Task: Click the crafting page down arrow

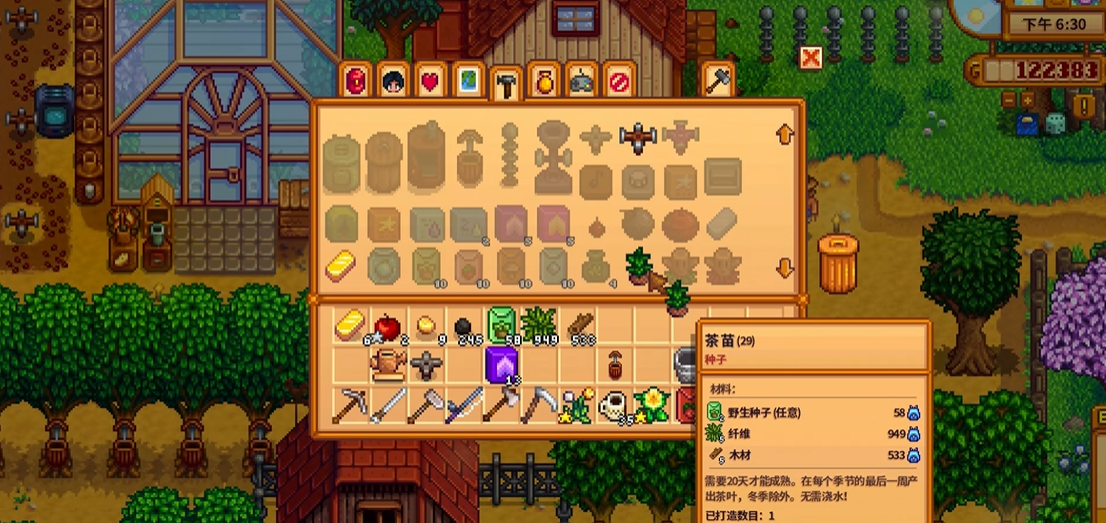Action: [785, 268]
